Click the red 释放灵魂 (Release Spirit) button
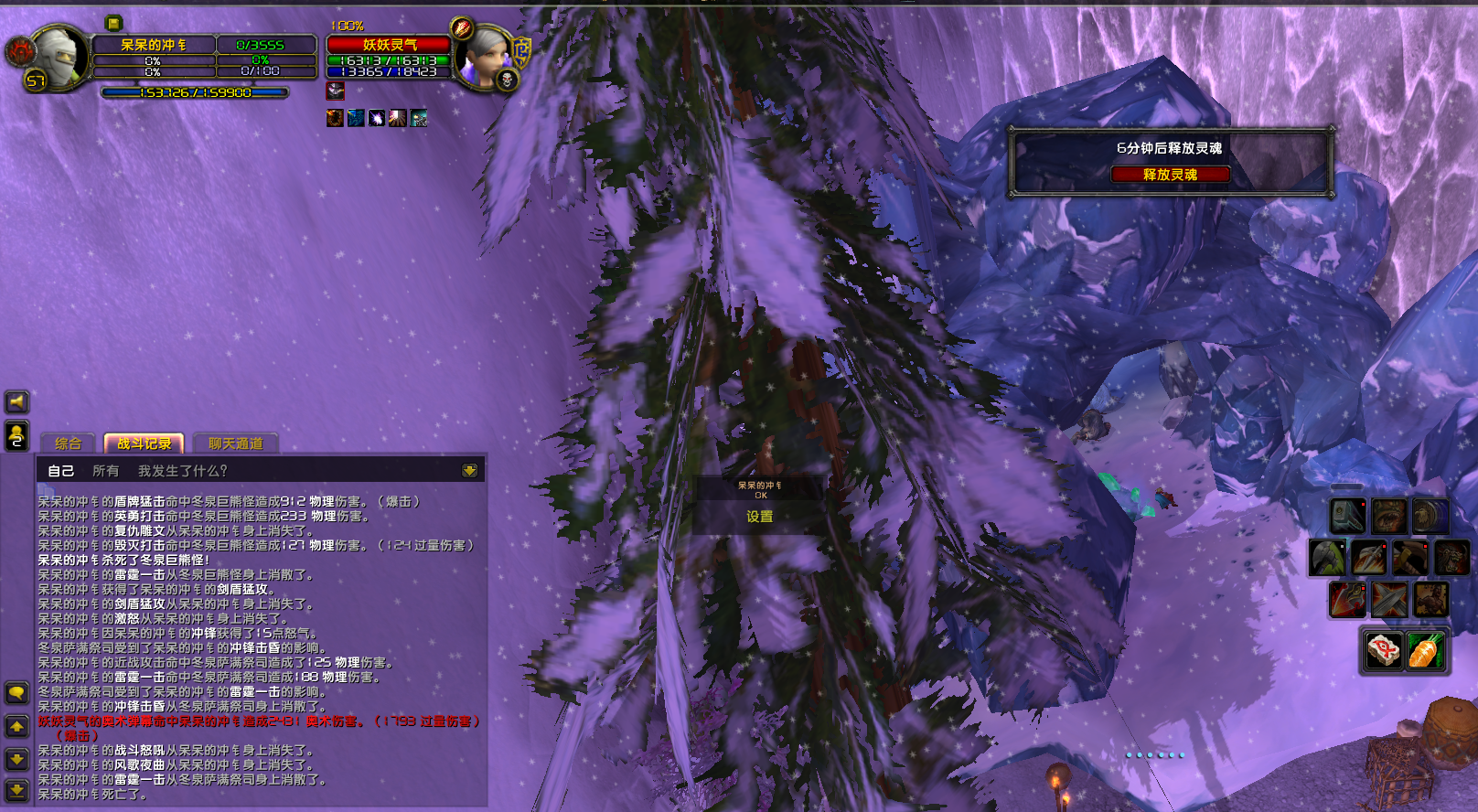 (x=1170, y=175)
